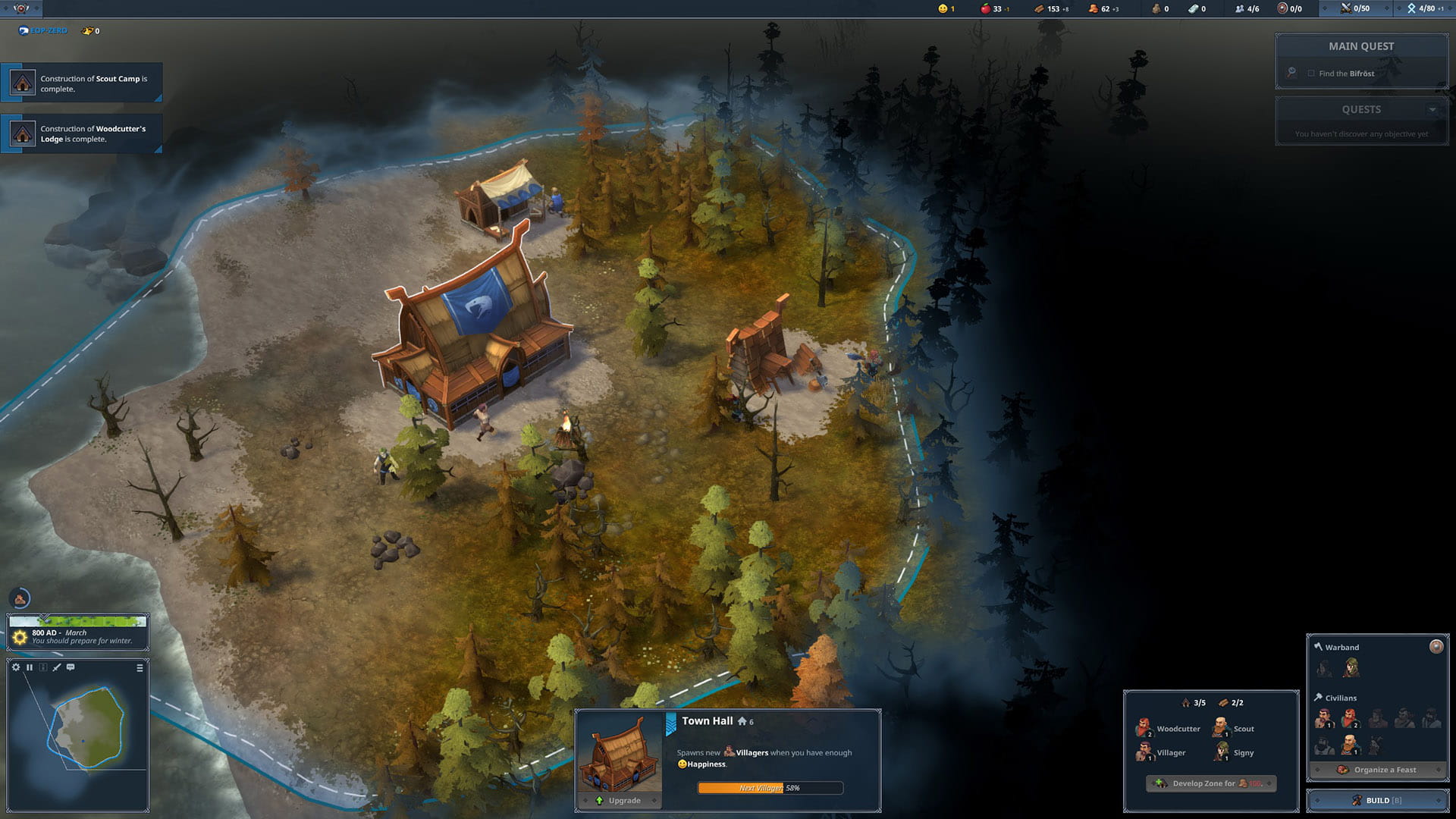
Task: Select the Woodcutter unit entry
Action: tap(1169, 729)
